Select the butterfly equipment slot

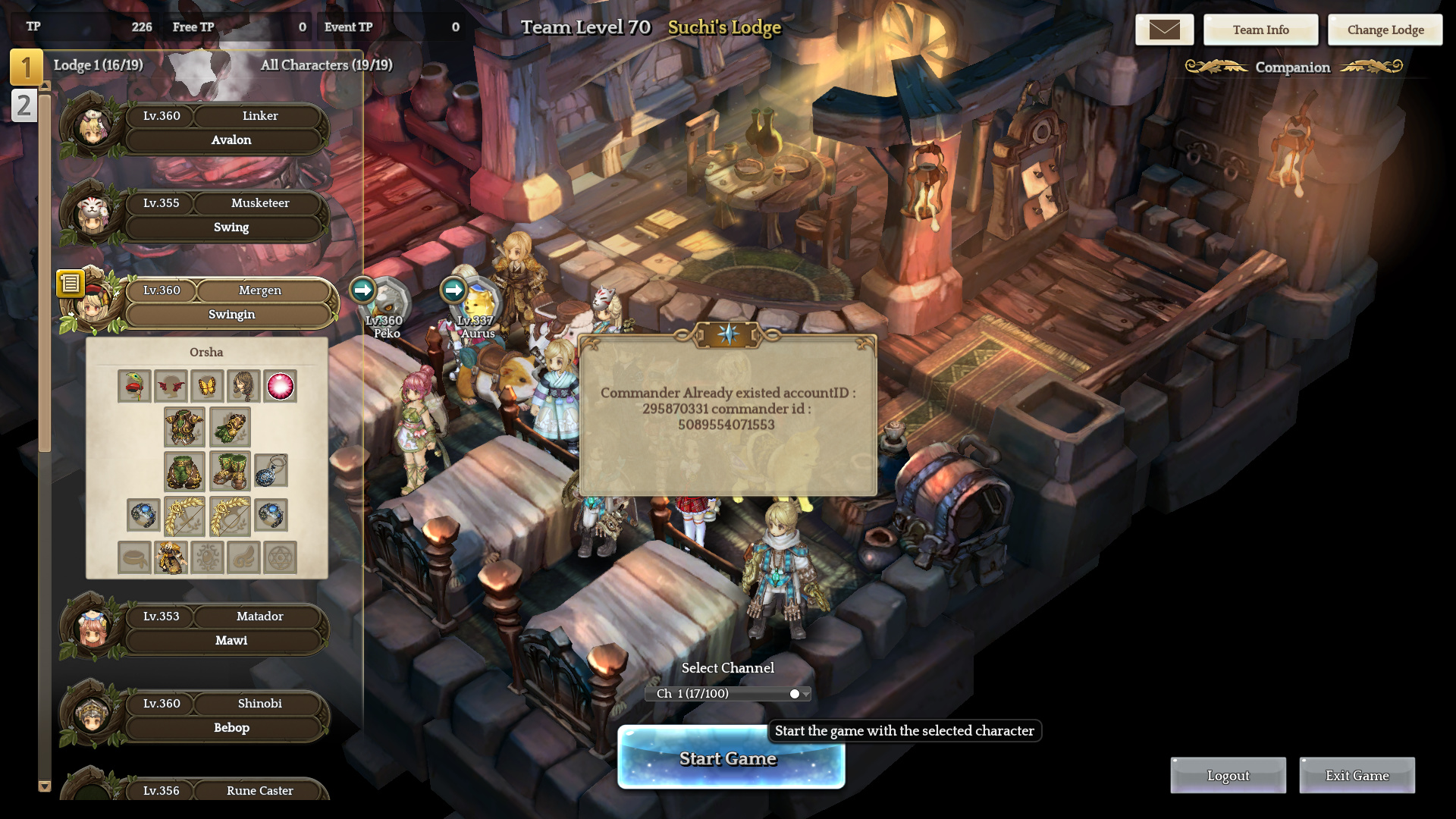[x=207, y=386]
